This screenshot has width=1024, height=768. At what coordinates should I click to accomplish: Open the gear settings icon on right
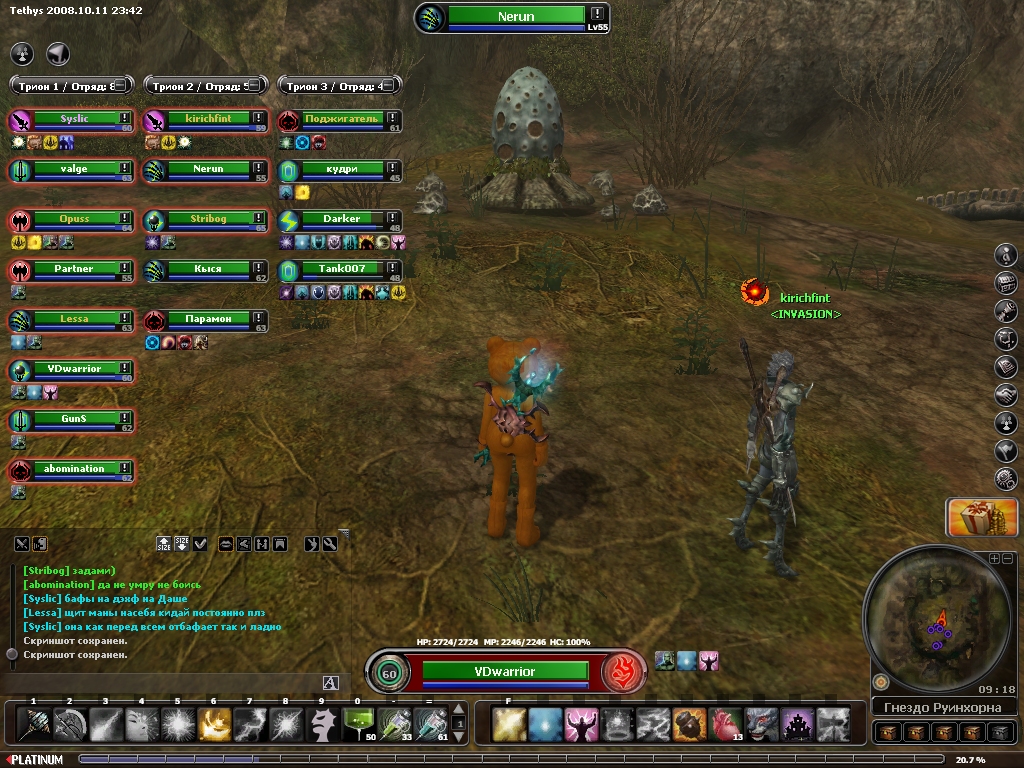point(1006,479)
